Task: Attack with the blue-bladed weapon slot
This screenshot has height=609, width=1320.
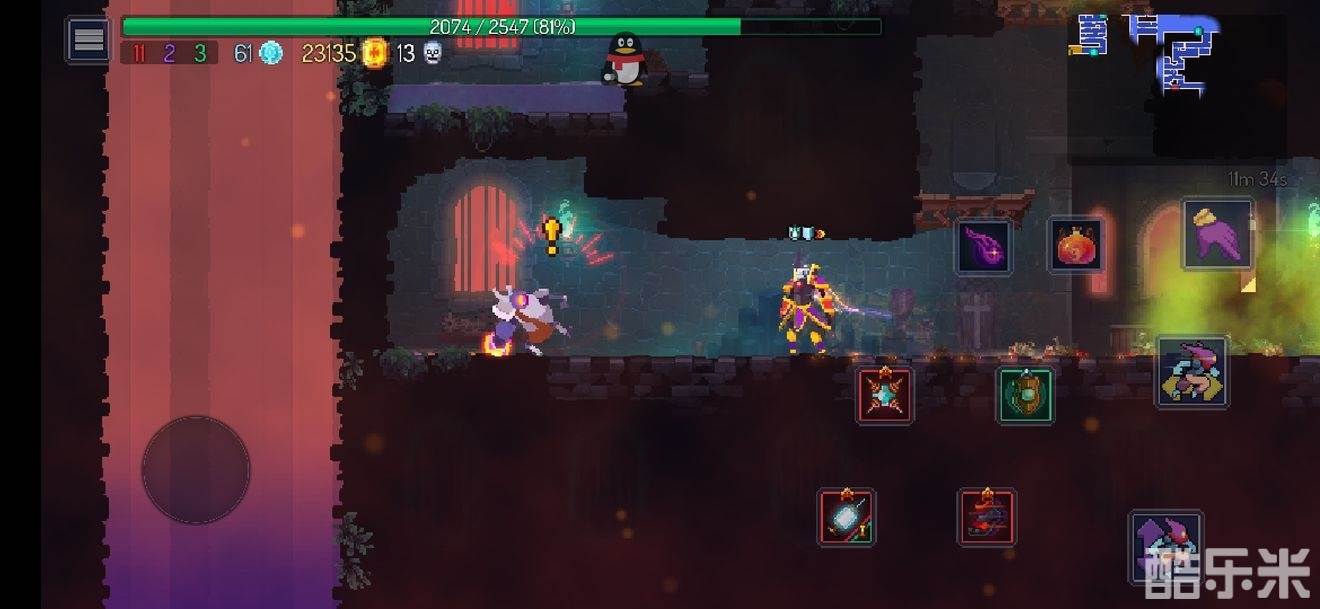Action: 846,517
